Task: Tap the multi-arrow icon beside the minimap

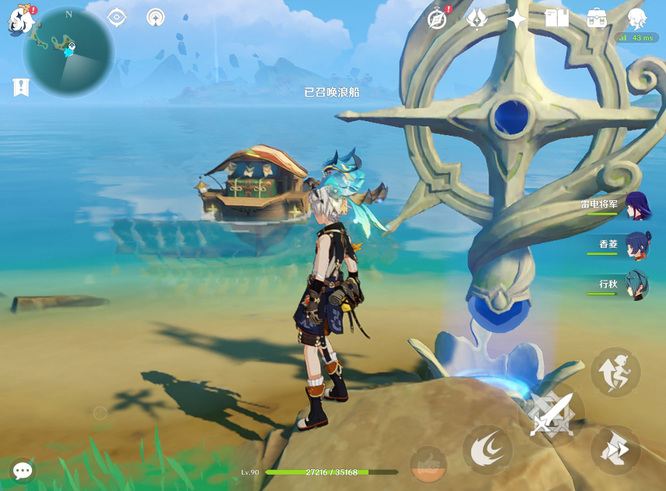Action: pos(156,18)
